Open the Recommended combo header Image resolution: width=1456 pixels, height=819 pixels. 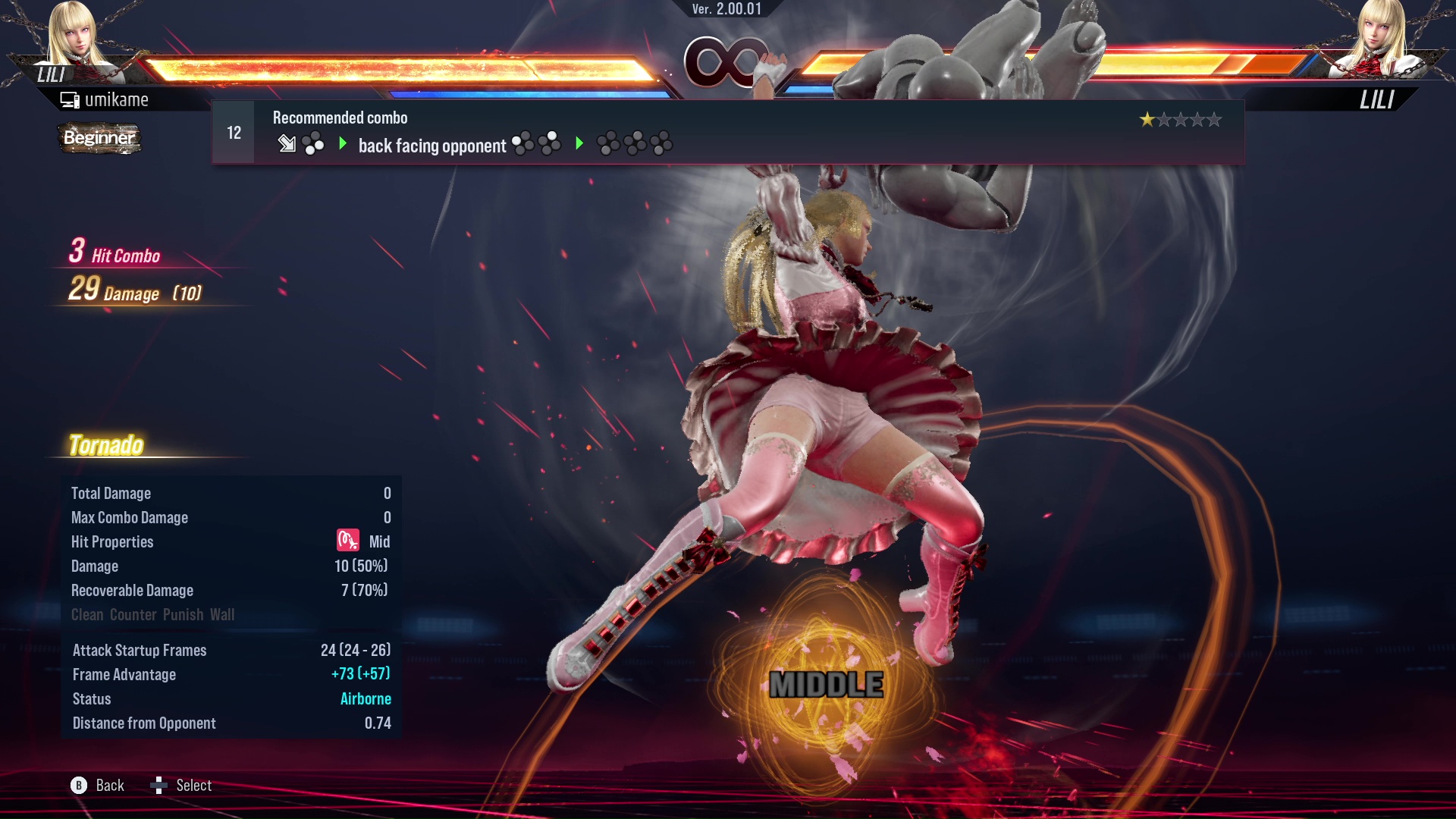[339, 118]
